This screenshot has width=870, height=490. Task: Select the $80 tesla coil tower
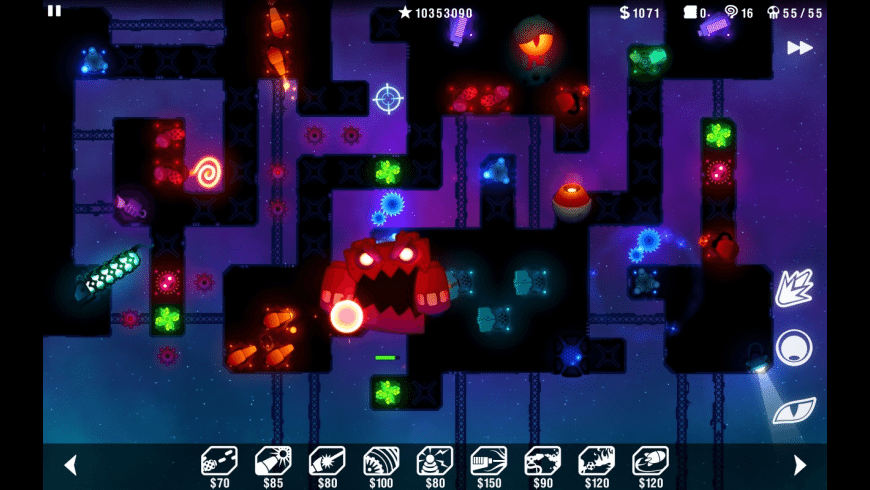pyautogui.click(x=435, y=461)
